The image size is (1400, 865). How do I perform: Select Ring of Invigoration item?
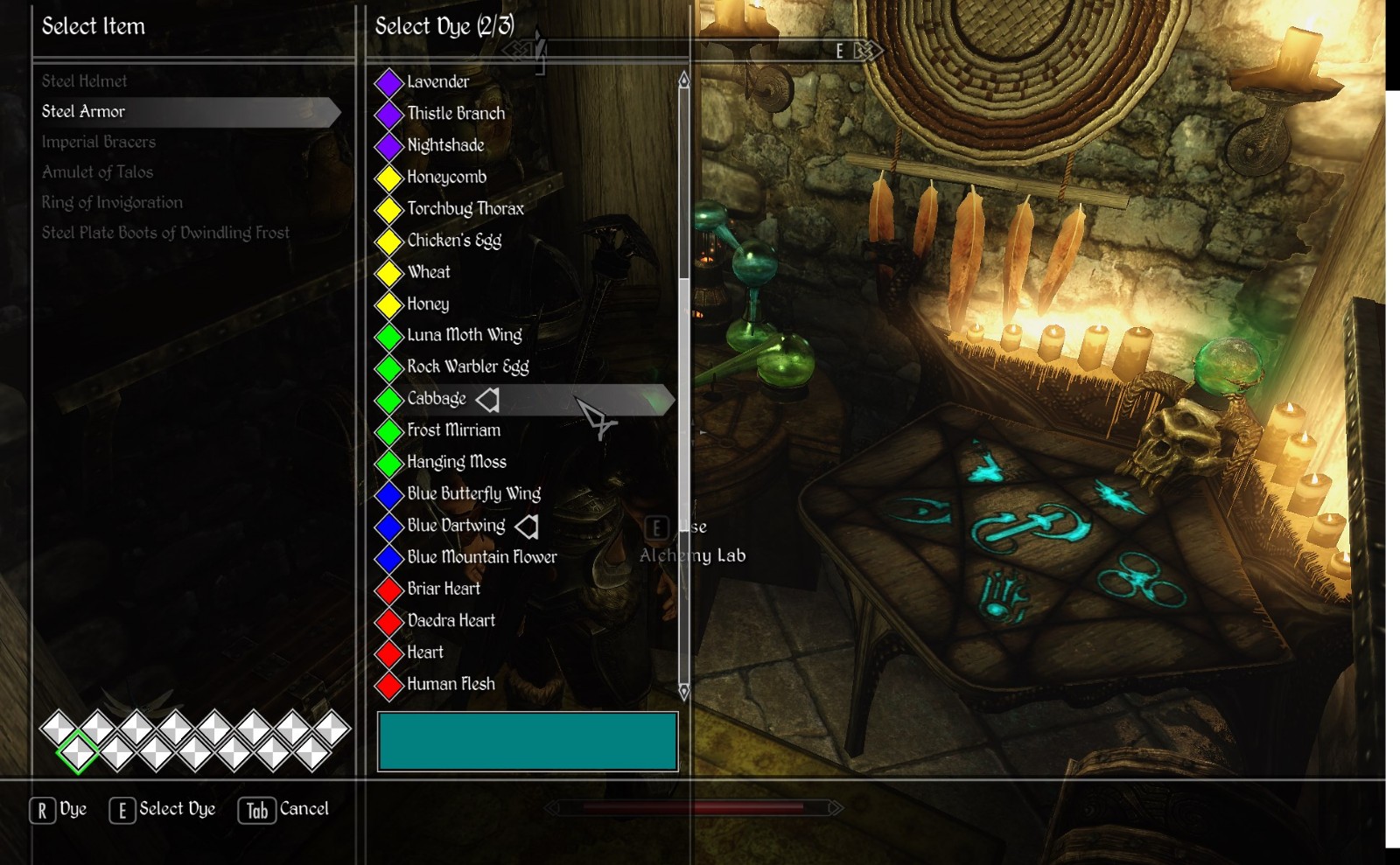coord(112,203)
